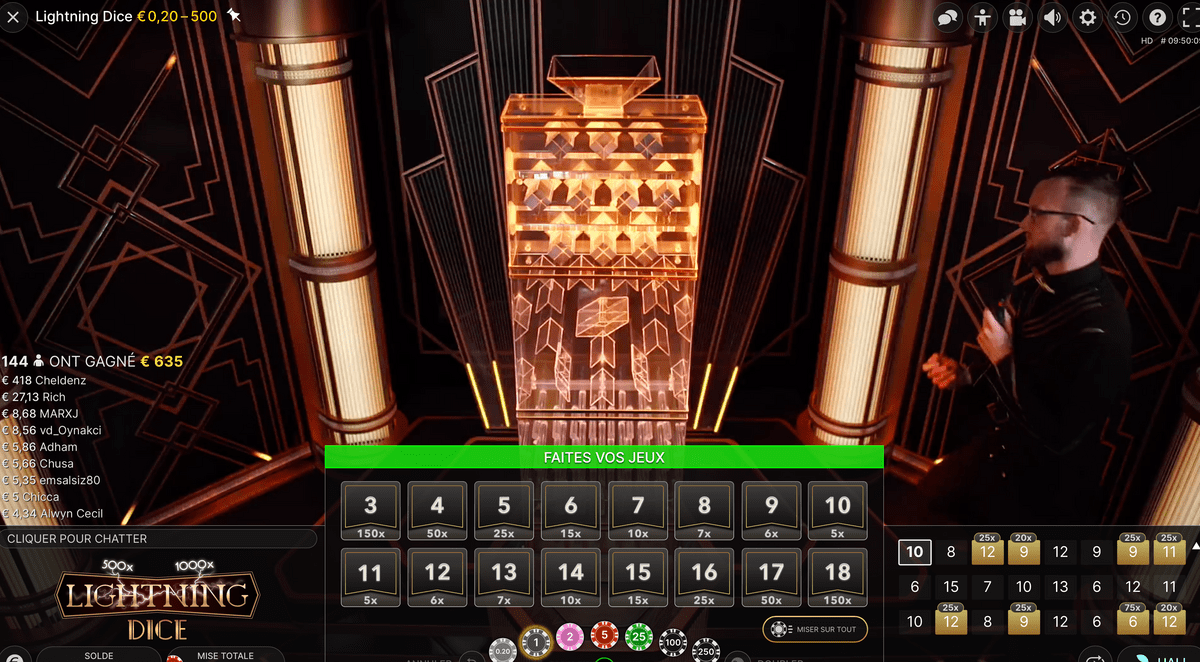Select the black 100 chip
Viewport: 1200px width, 662px height.
(673, 640)
